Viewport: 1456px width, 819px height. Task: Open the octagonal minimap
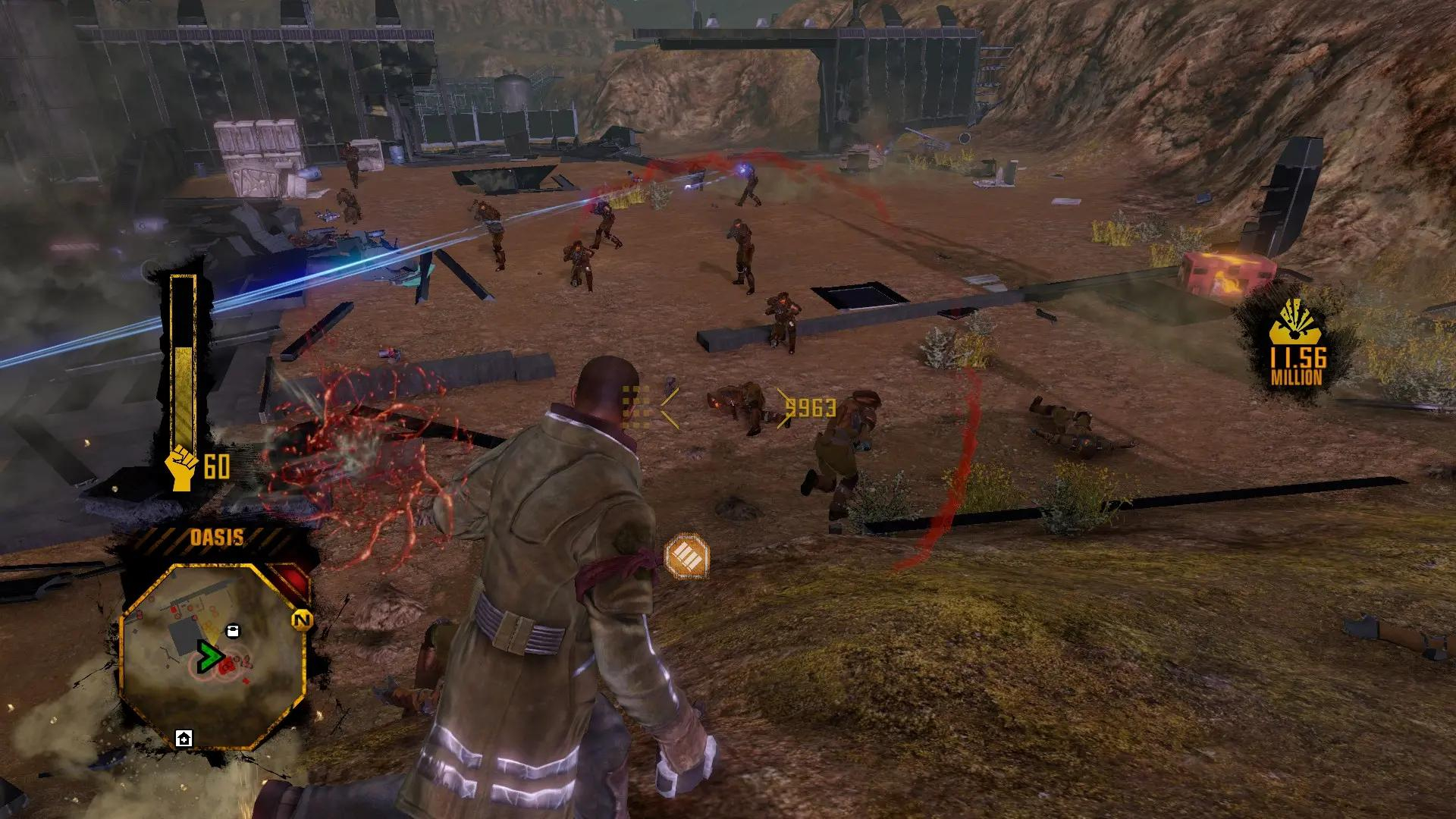[212, 656]
